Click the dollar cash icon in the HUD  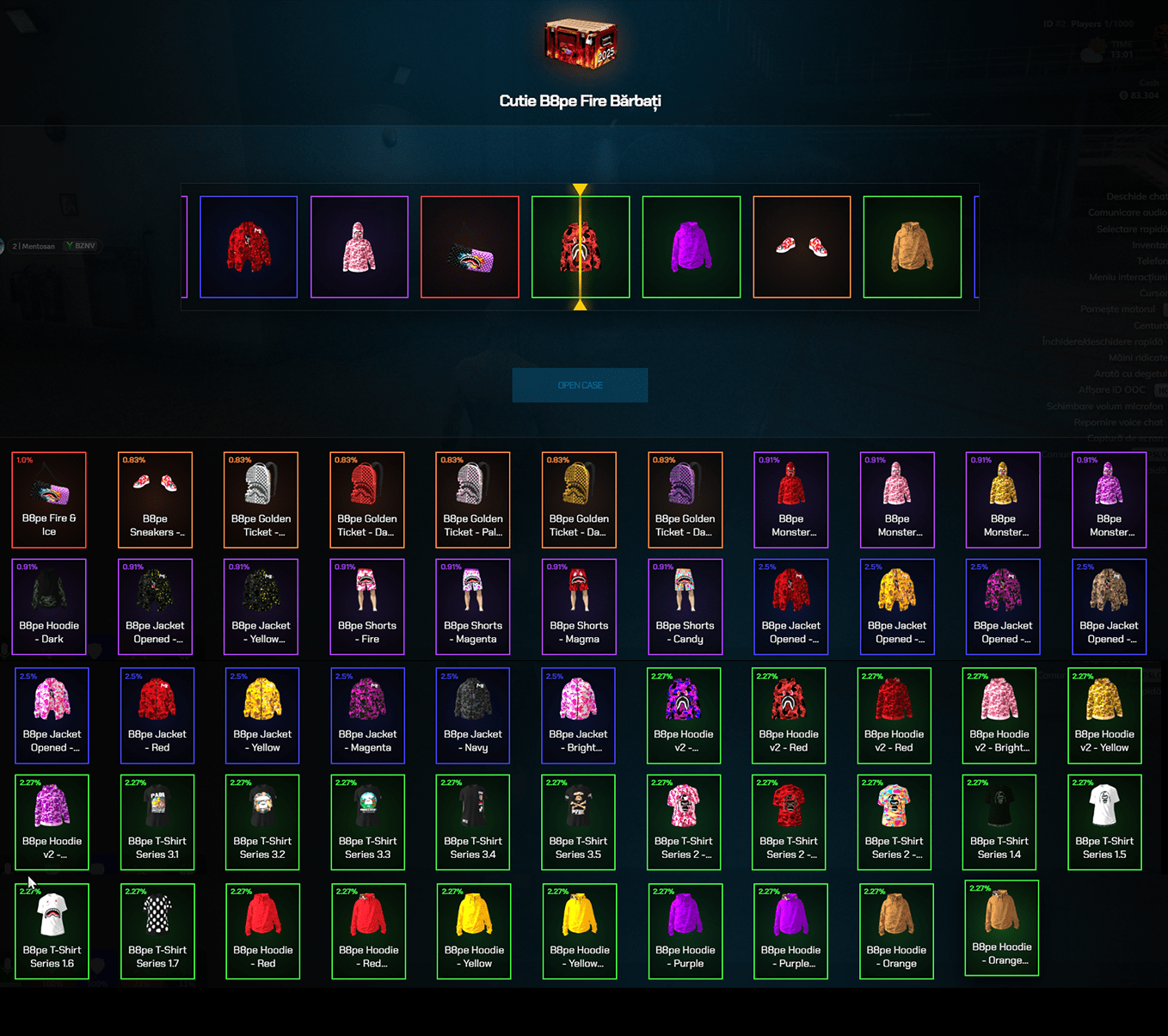pos(1123,95)
